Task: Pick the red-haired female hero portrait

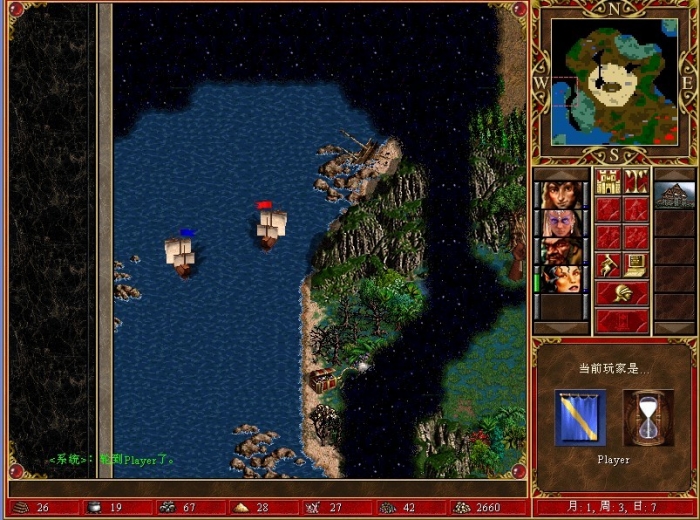Action: click(x=561, y=278)
